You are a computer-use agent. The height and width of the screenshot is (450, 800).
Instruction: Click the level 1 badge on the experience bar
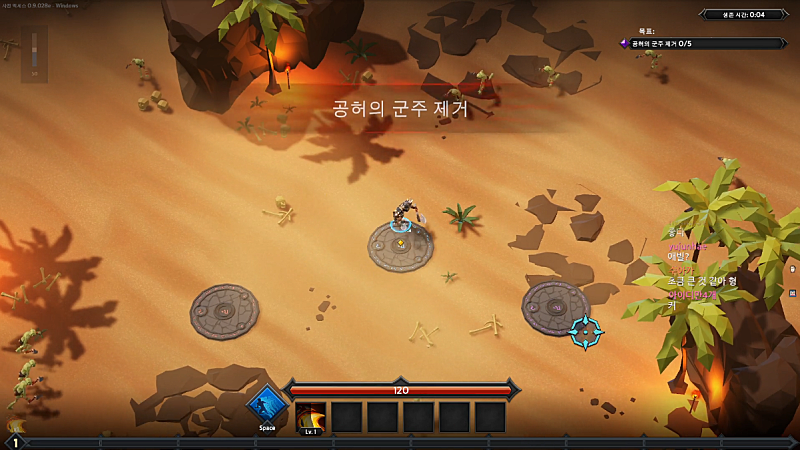(15, 442)
